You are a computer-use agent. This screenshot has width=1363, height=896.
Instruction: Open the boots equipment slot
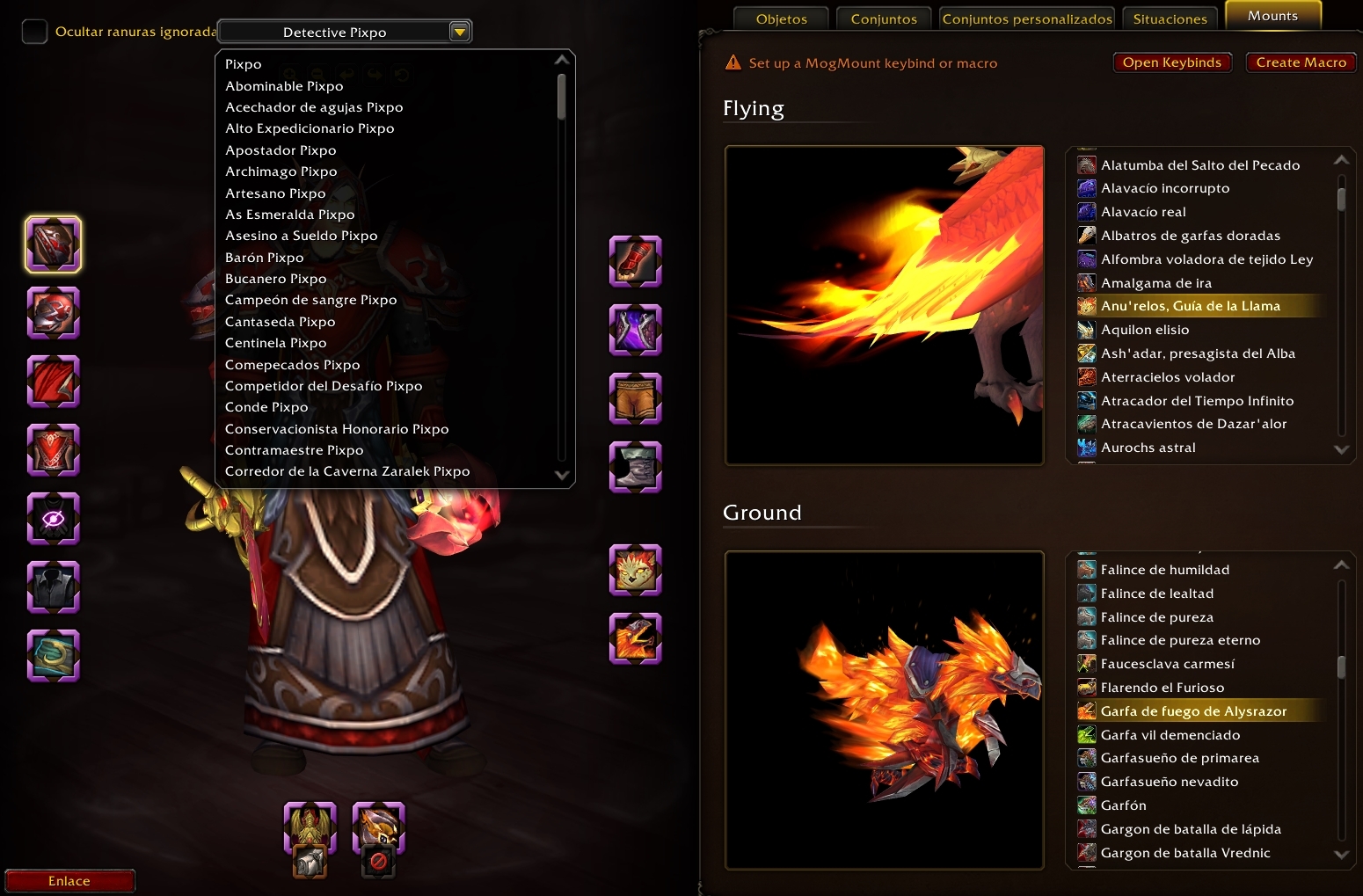pyautogui.click(x=635, y=467)
